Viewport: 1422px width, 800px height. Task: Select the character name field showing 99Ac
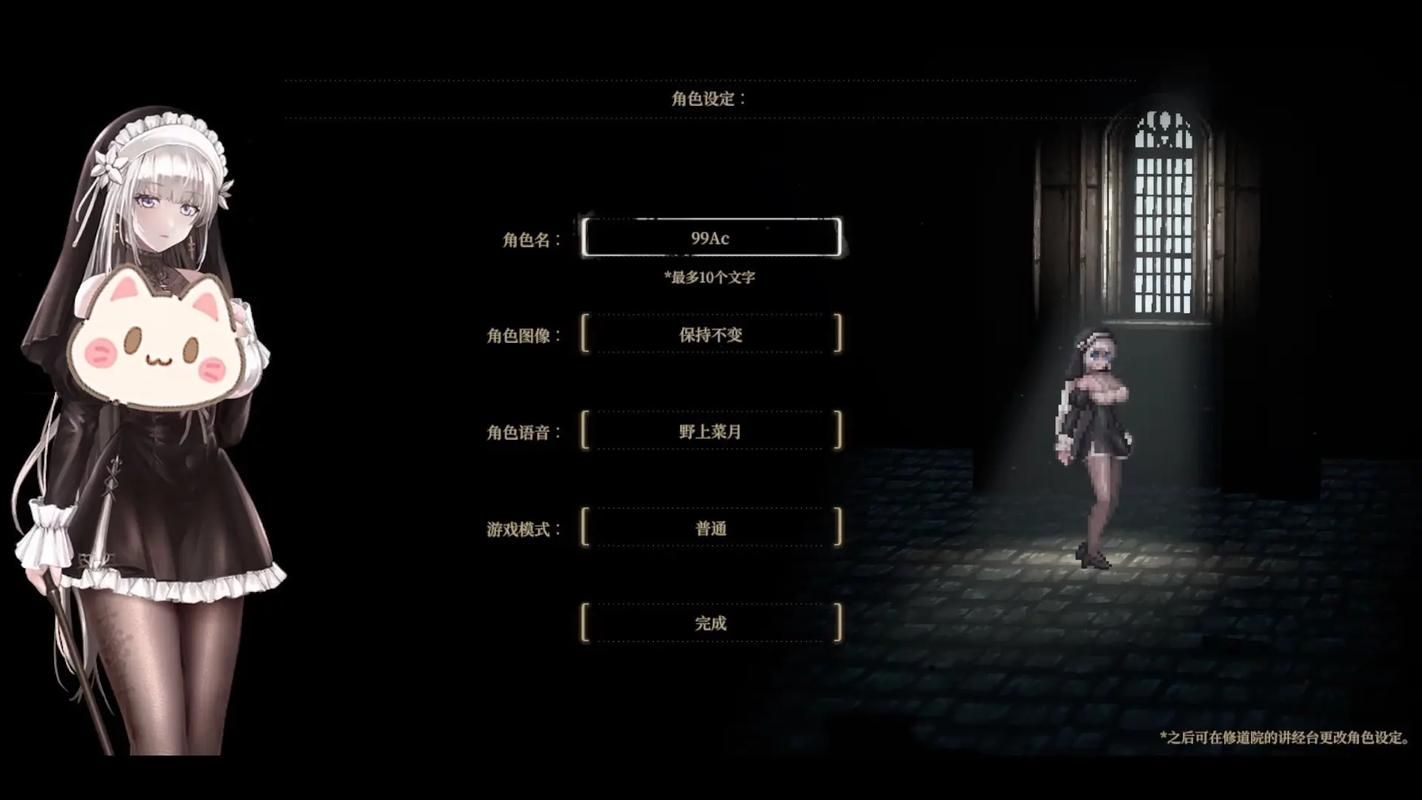tap(711, 237)
